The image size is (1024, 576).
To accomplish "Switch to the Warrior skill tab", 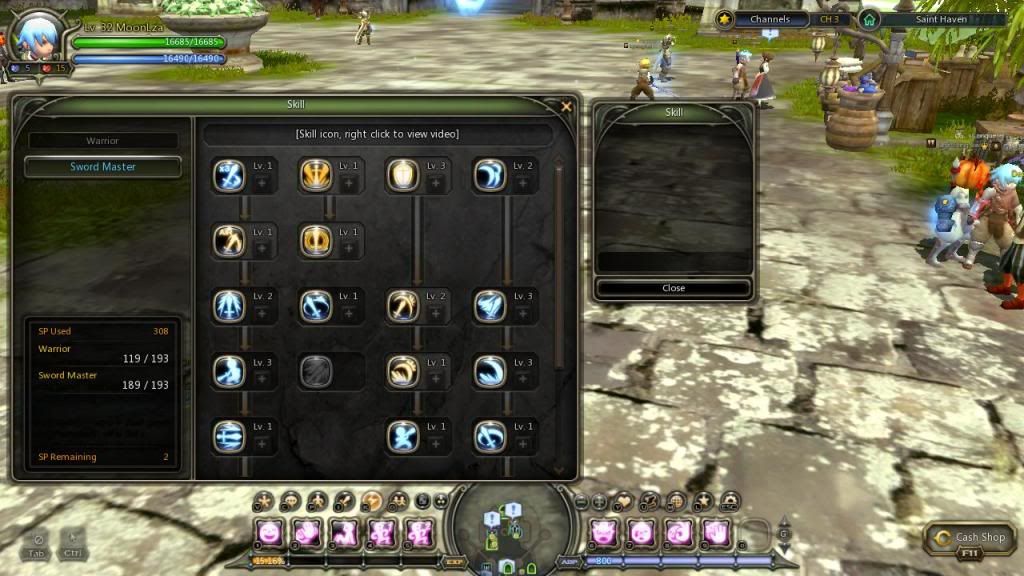I will (103, 141).
